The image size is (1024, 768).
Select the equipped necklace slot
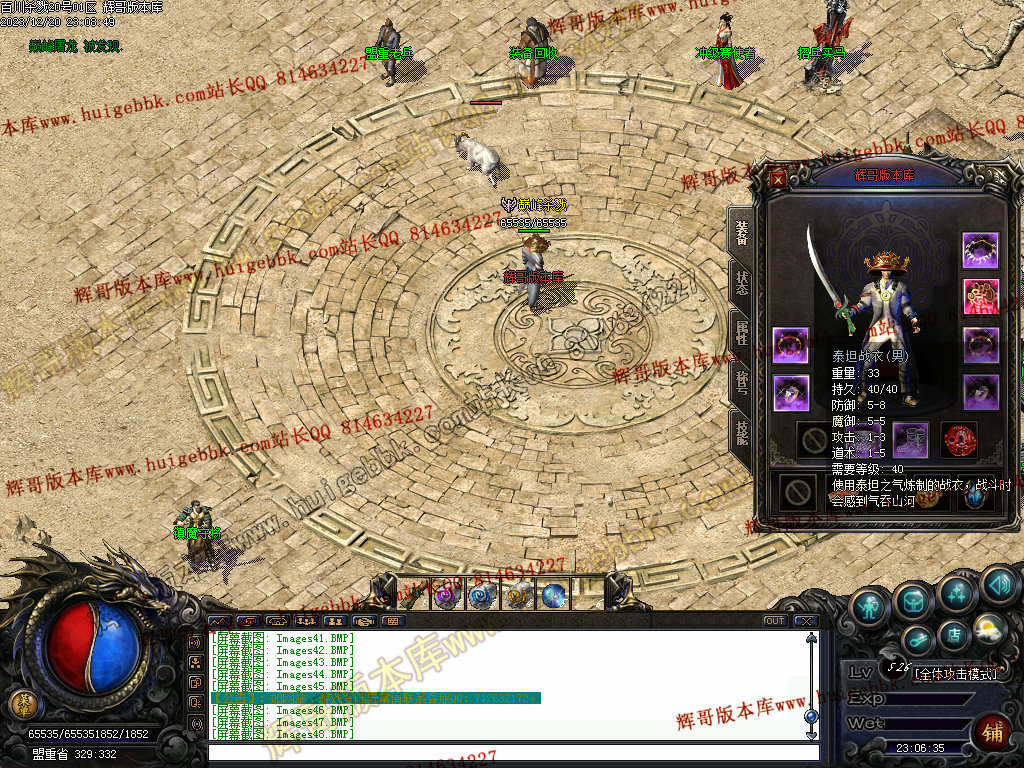coord(980,250)
